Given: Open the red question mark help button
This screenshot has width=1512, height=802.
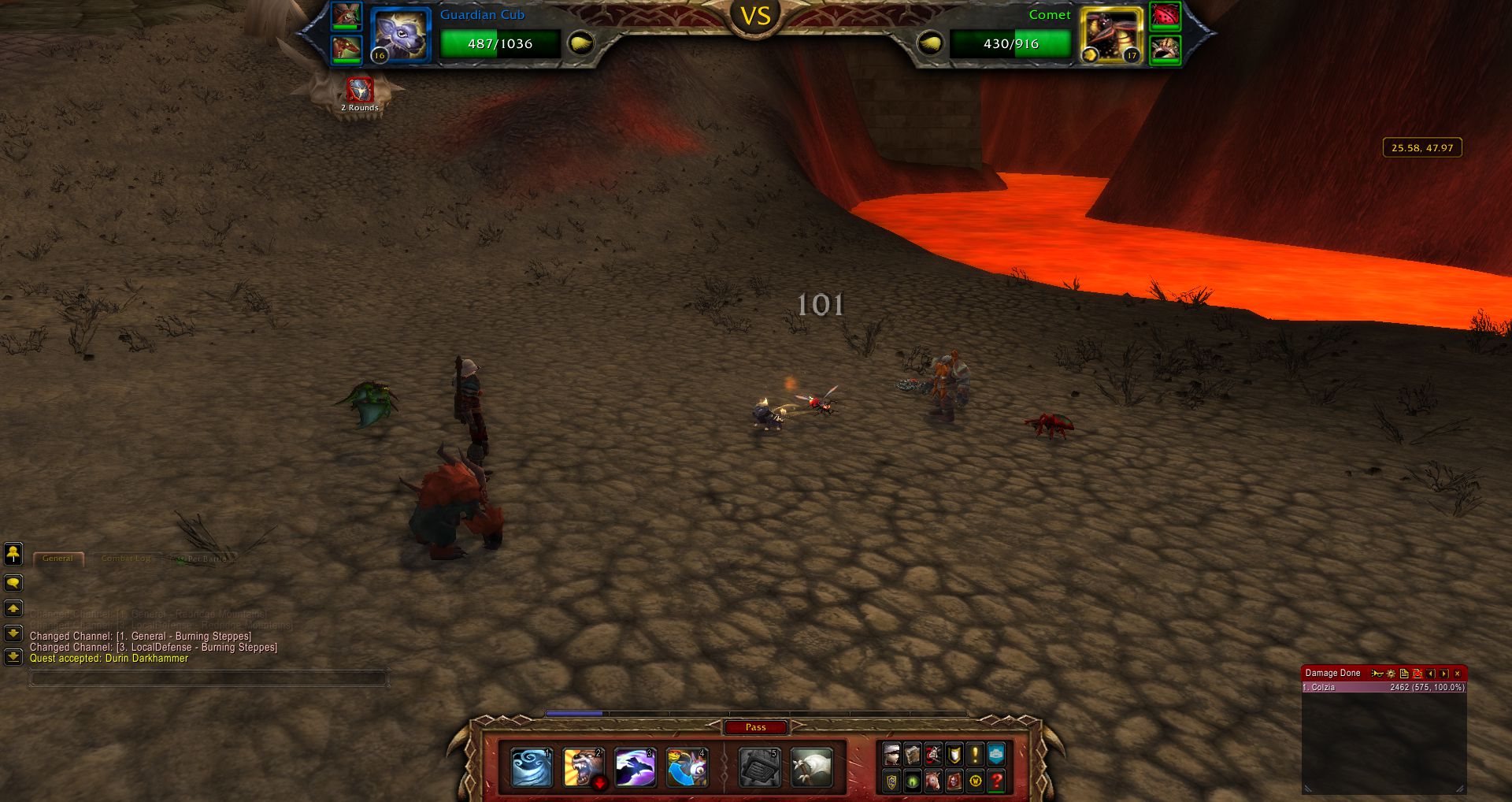Looking at the screenshot, I should 996,781.
